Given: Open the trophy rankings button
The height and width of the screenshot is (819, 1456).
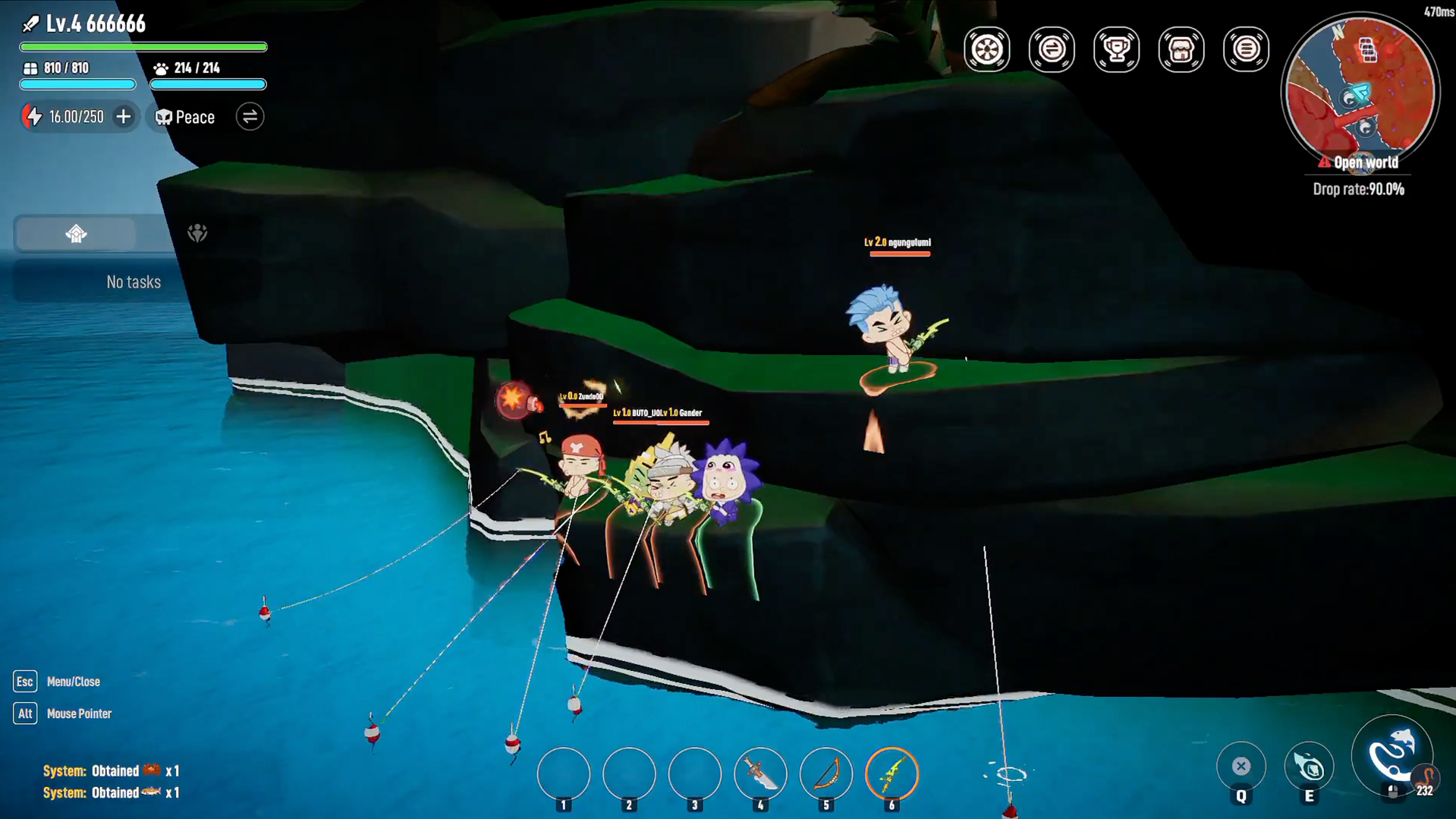Looking at the screenshot, I should [x=1116, y=49].
